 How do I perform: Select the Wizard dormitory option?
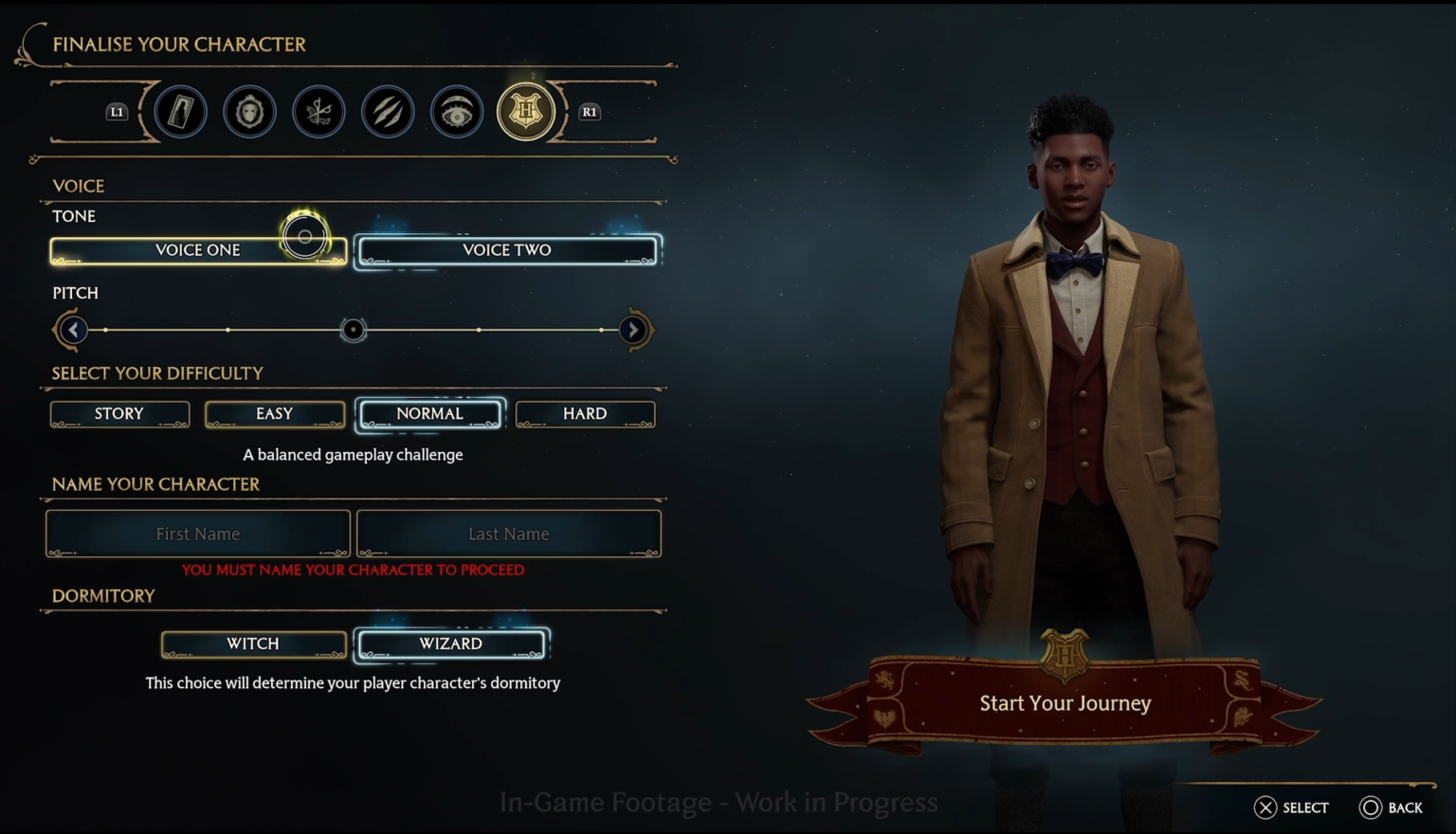(450, 644)
